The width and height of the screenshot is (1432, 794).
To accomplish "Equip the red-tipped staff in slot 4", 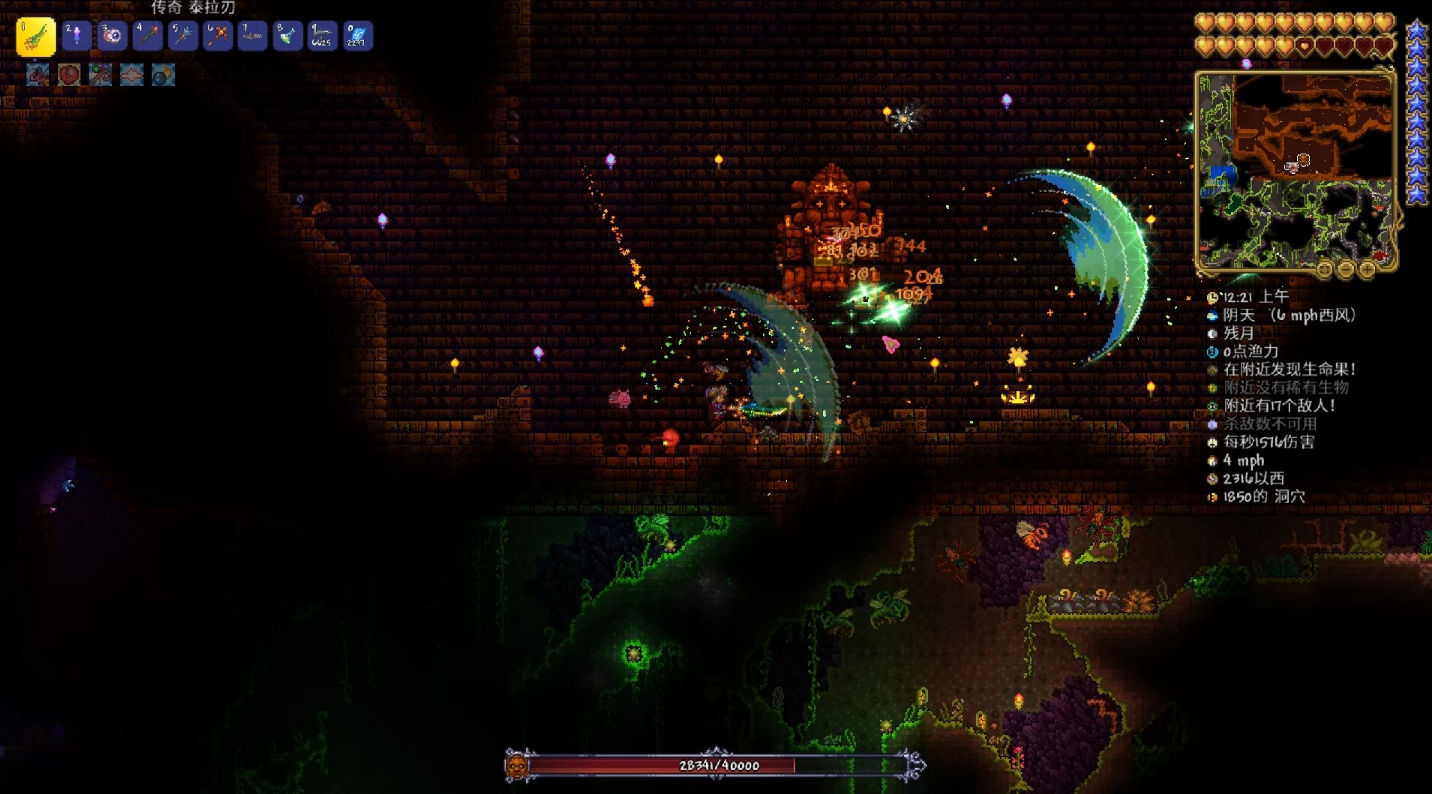I will (147, 36).
